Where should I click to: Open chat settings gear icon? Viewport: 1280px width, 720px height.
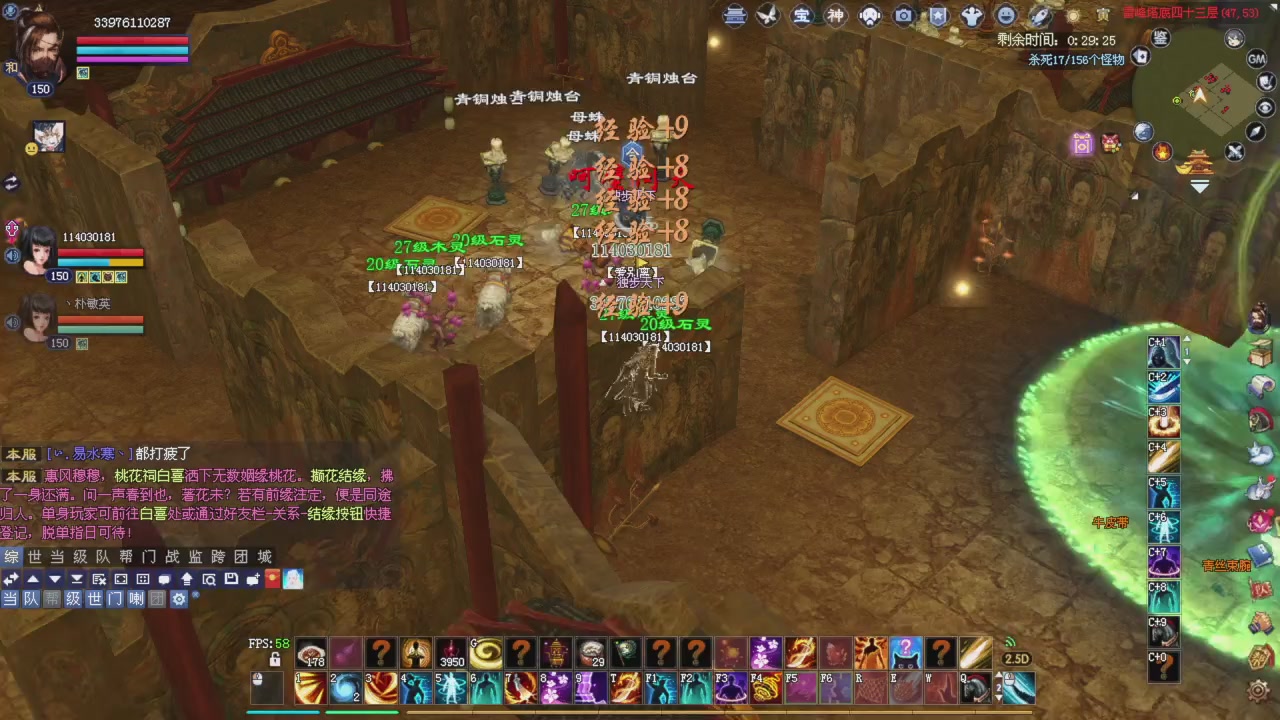click(179, 598)
